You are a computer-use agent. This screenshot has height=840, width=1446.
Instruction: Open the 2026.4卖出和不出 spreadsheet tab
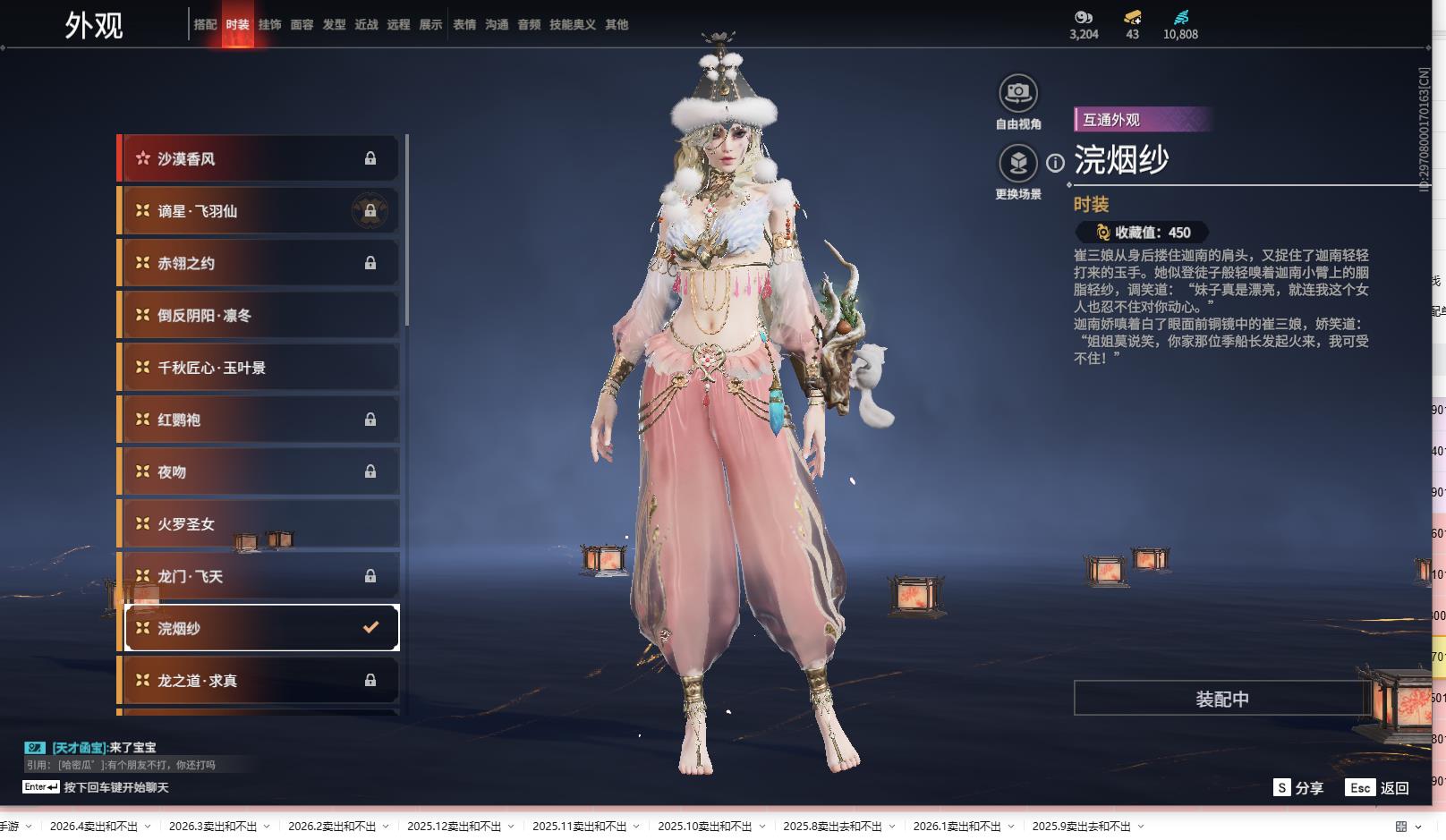point(94,827)
